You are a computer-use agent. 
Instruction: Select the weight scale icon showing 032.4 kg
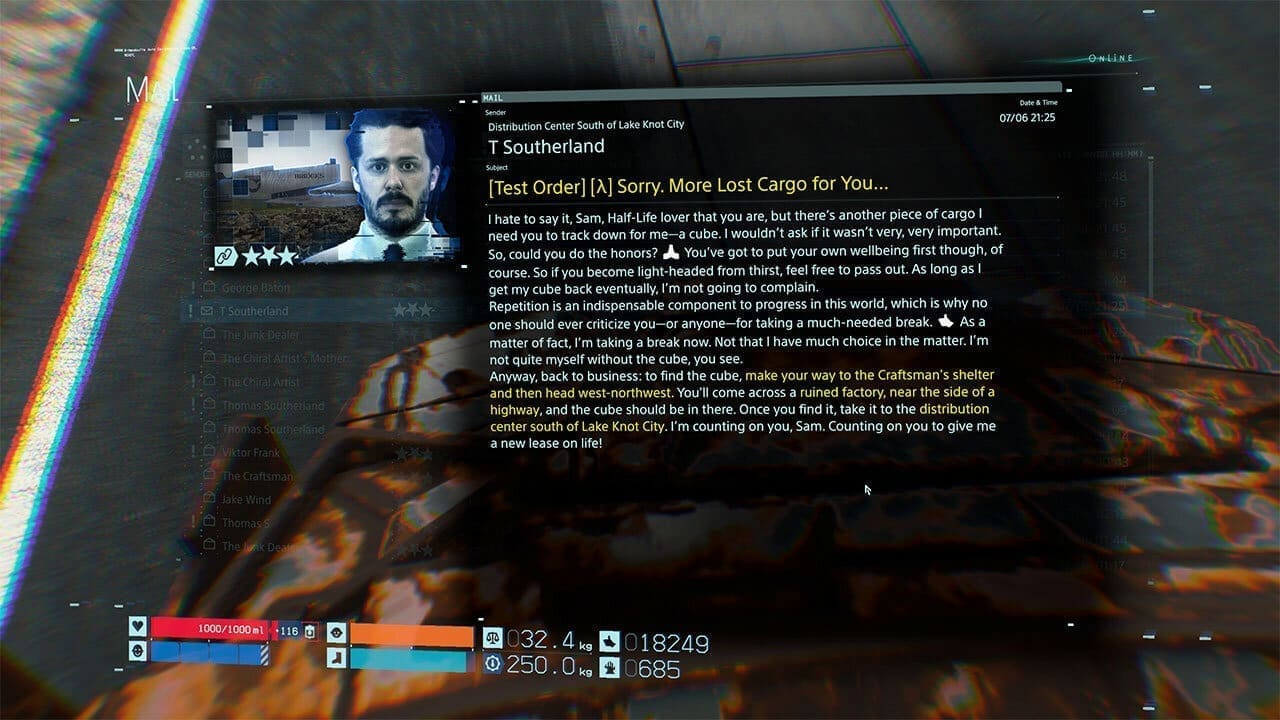click(490, 637)
